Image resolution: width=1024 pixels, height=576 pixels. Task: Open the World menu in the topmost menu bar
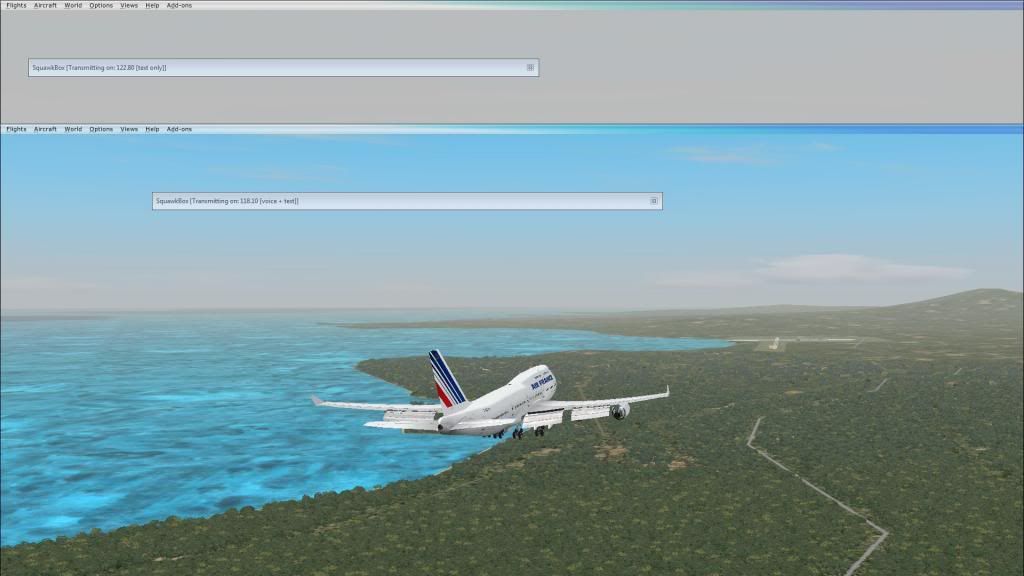(73, 5)
